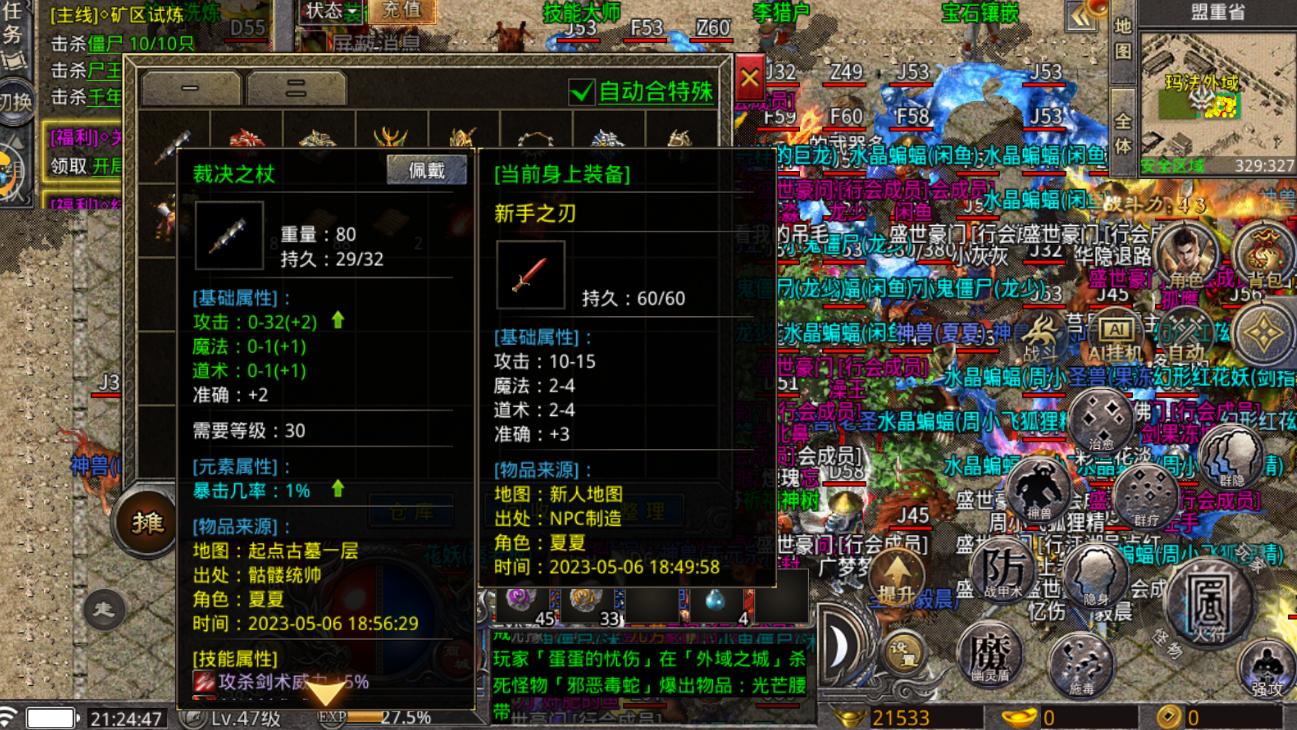The height and width of the screenshot is (730, 1297).
Task: Activate the 强攻 forced attack button
Action: point(1266,668)
